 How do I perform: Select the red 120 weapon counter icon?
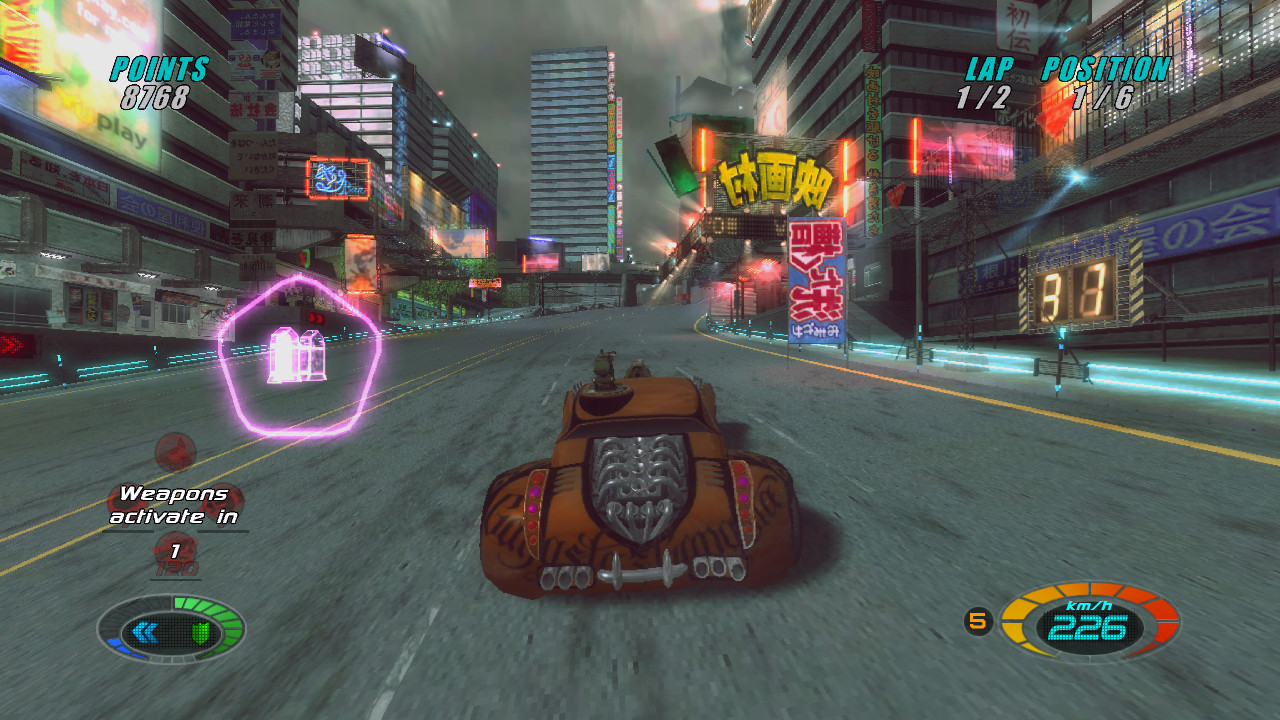pyautogui.click(x=176, y=556)
